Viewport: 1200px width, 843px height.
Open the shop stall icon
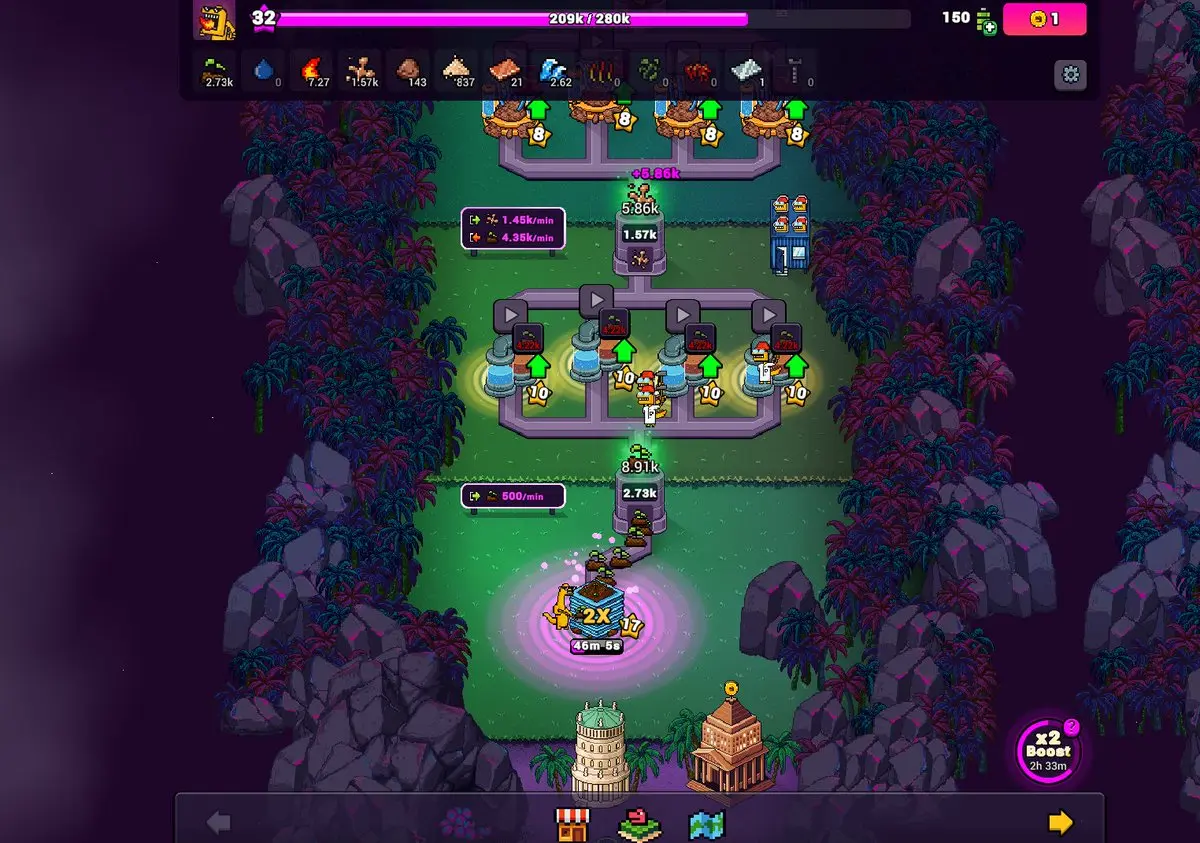click(x=572, y=824)
